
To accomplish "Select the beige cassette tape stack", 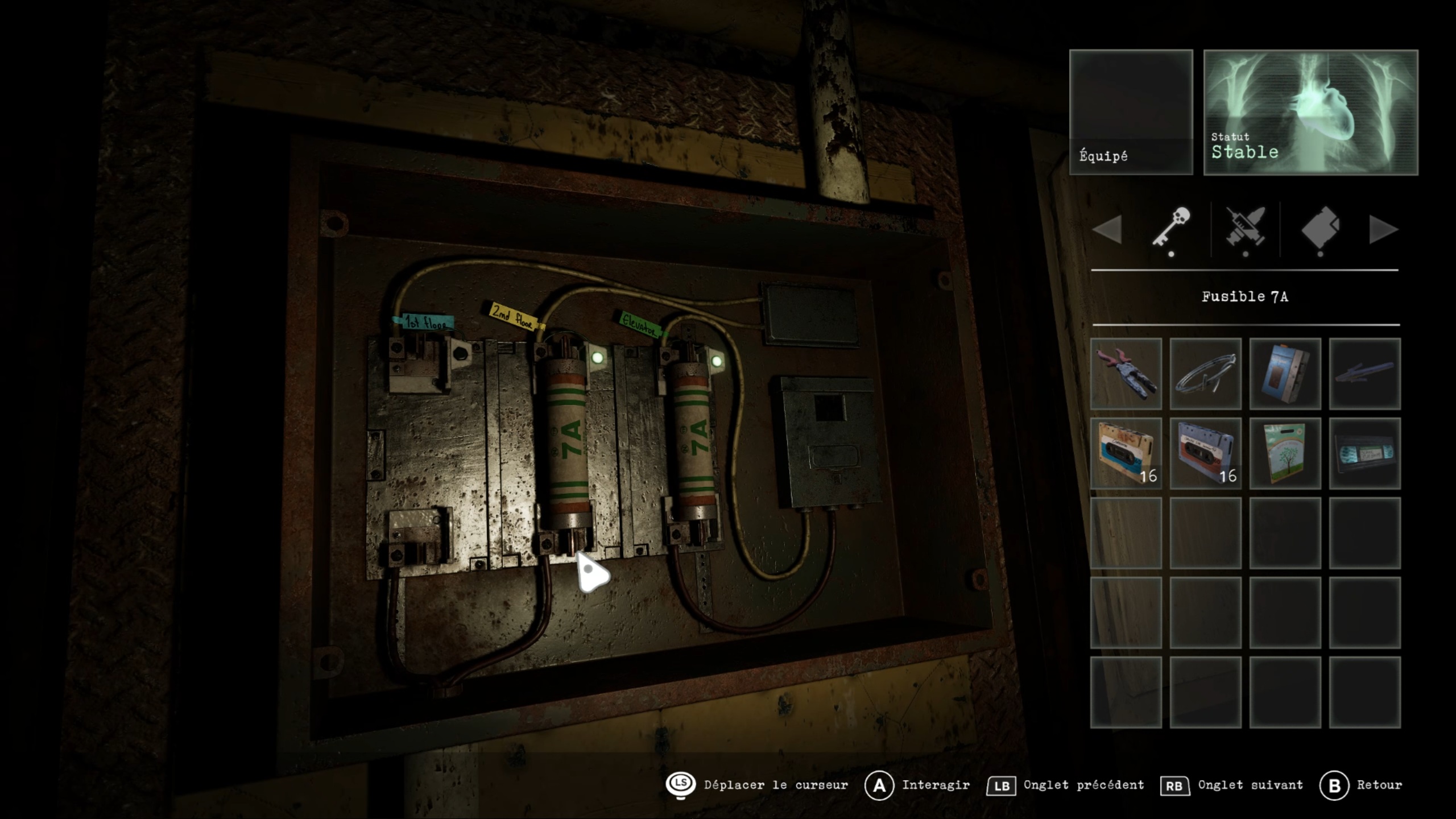I will [1126, 453].
